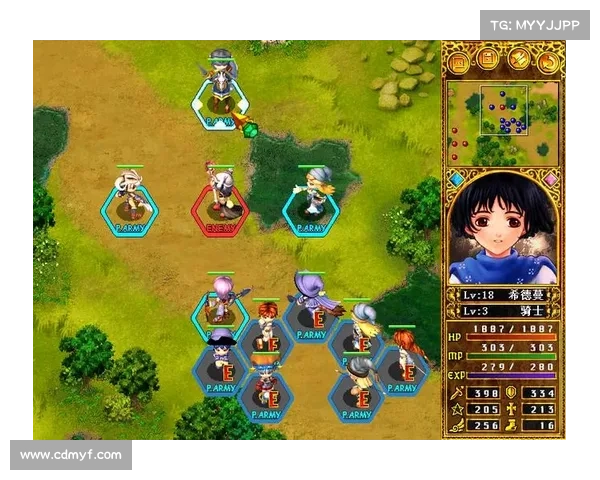Click the blue diamond gem beside the portrait
Image resolution: width=600 pixels, height=480 pixels.
point(457,180)
